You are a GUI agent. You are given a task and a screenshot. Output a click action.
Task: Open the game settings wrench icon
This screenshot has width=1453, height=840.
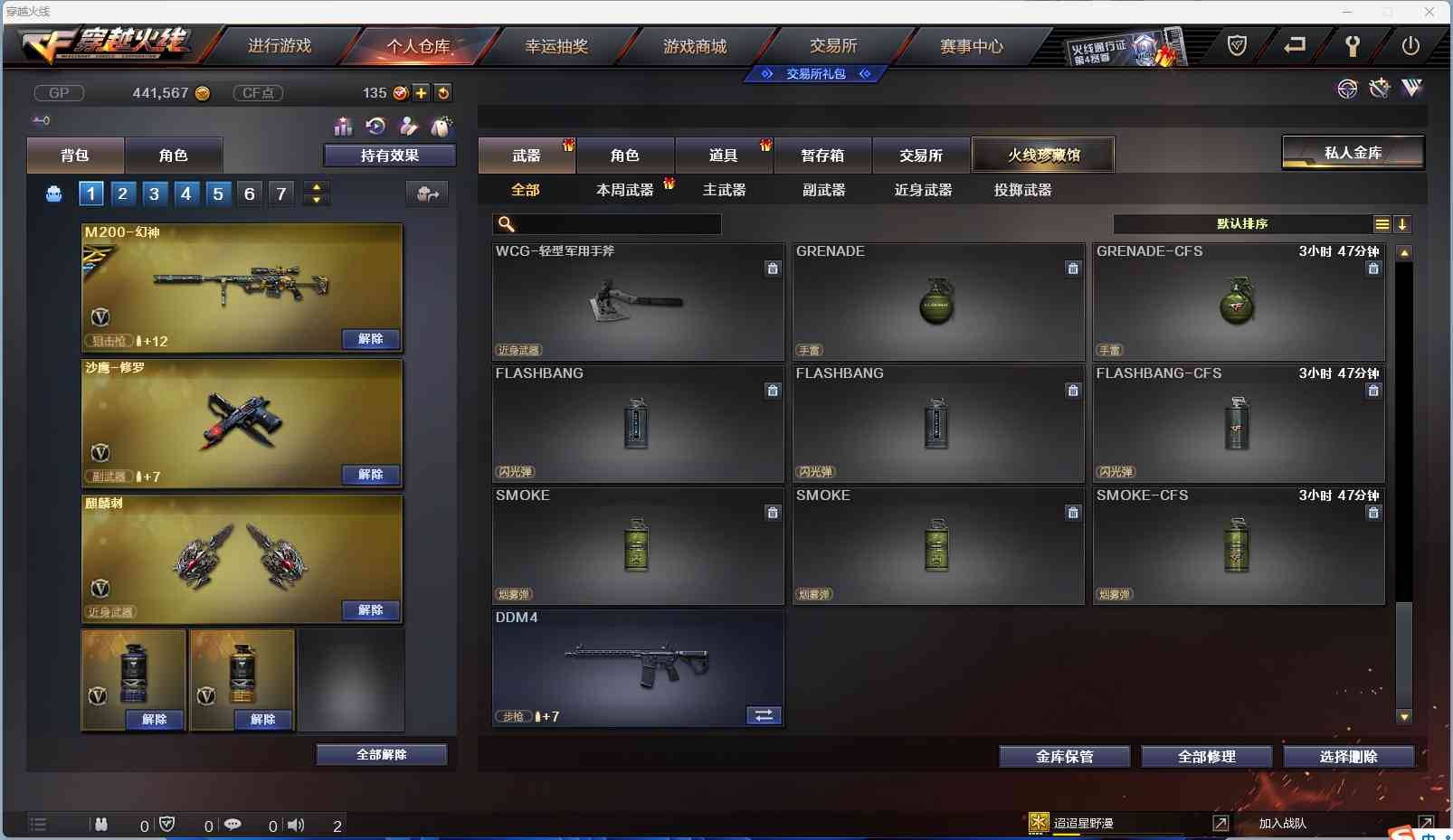(x=1354, y=45)
